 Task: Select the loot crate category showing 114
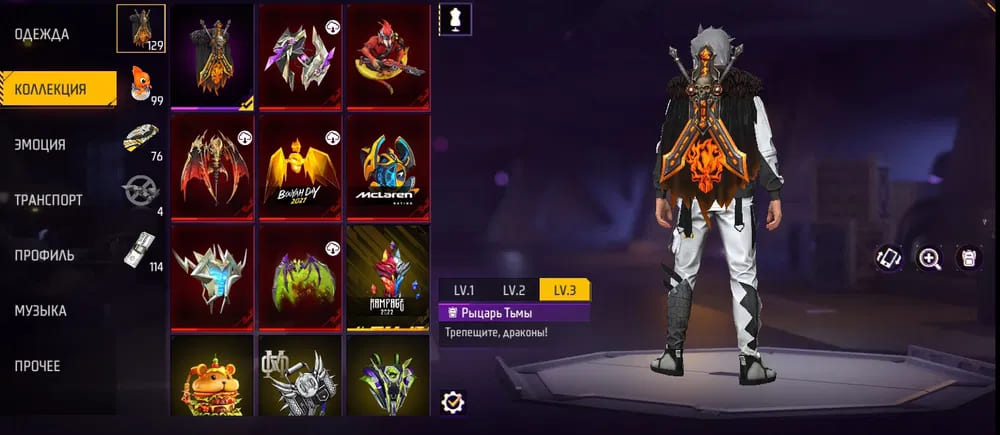click(x=142, y=252)
